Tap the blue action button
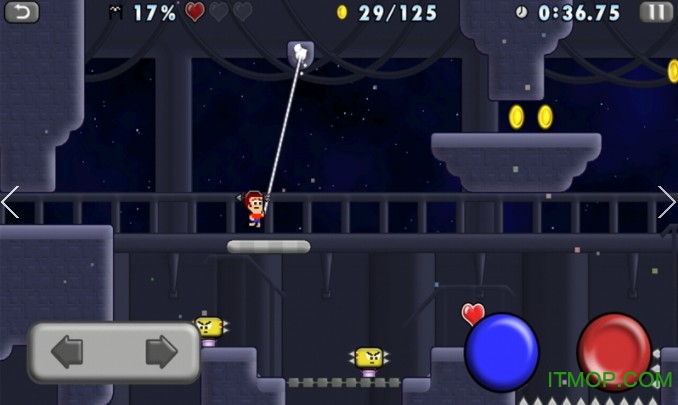 501,352
